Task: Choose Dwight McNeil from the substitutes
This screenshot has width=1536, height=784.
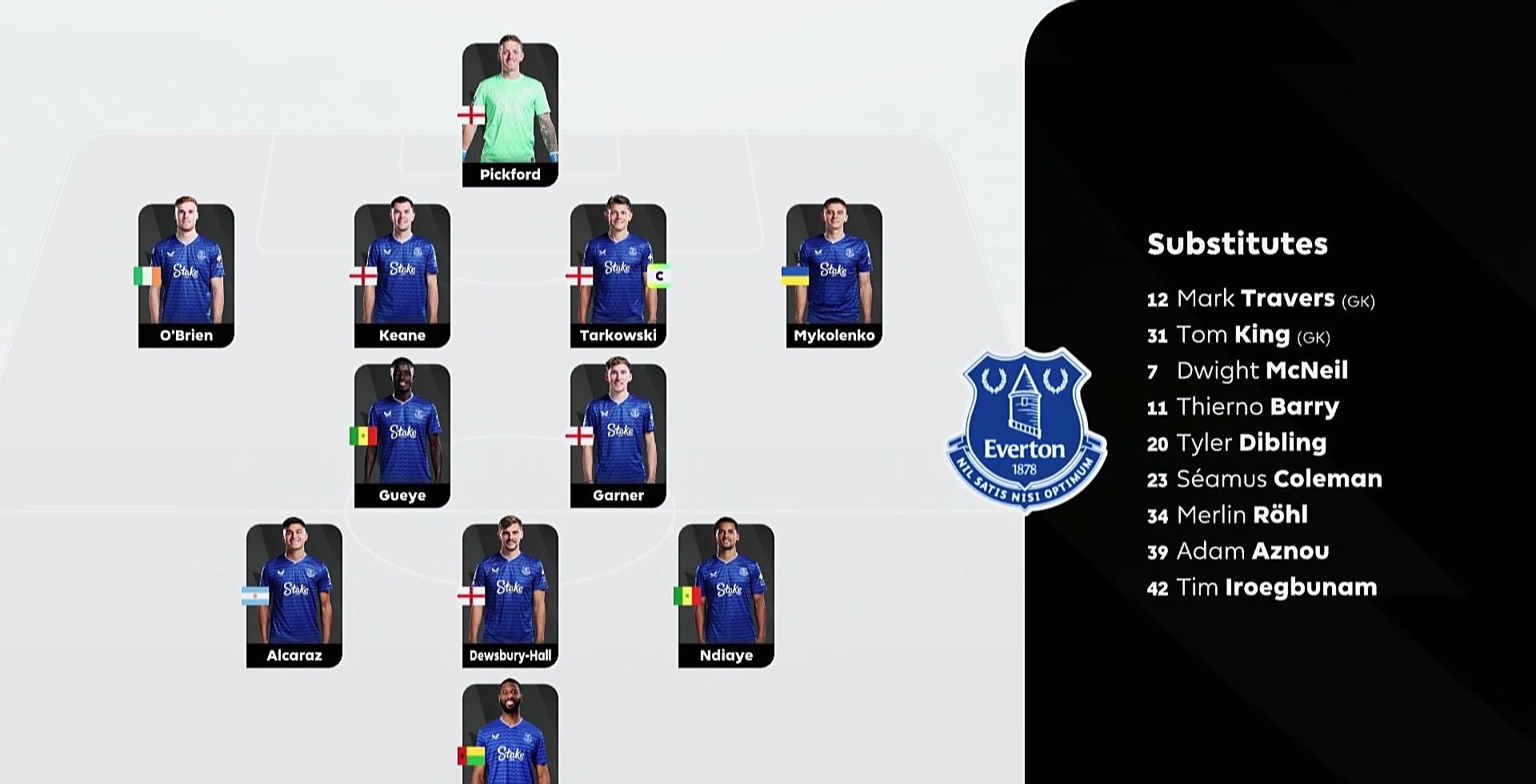Action: (x=1247, y=371)
